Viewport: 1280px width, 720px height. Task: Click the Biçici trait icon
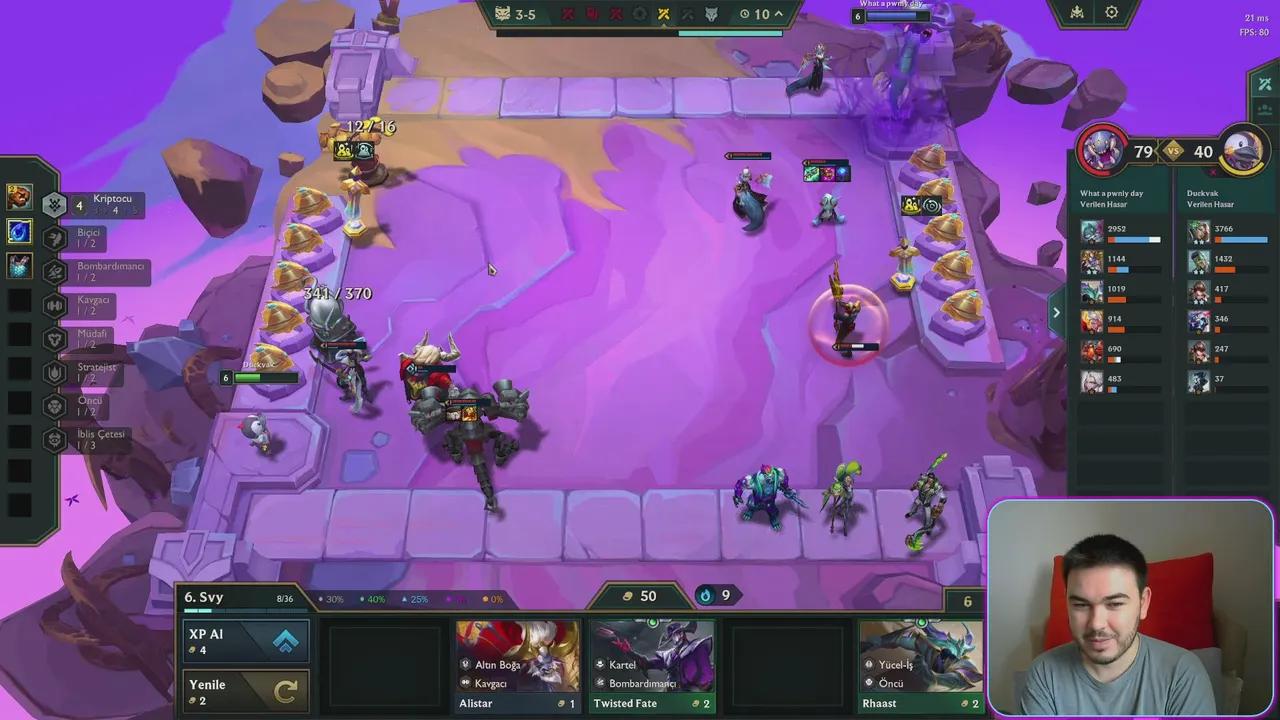55,238
